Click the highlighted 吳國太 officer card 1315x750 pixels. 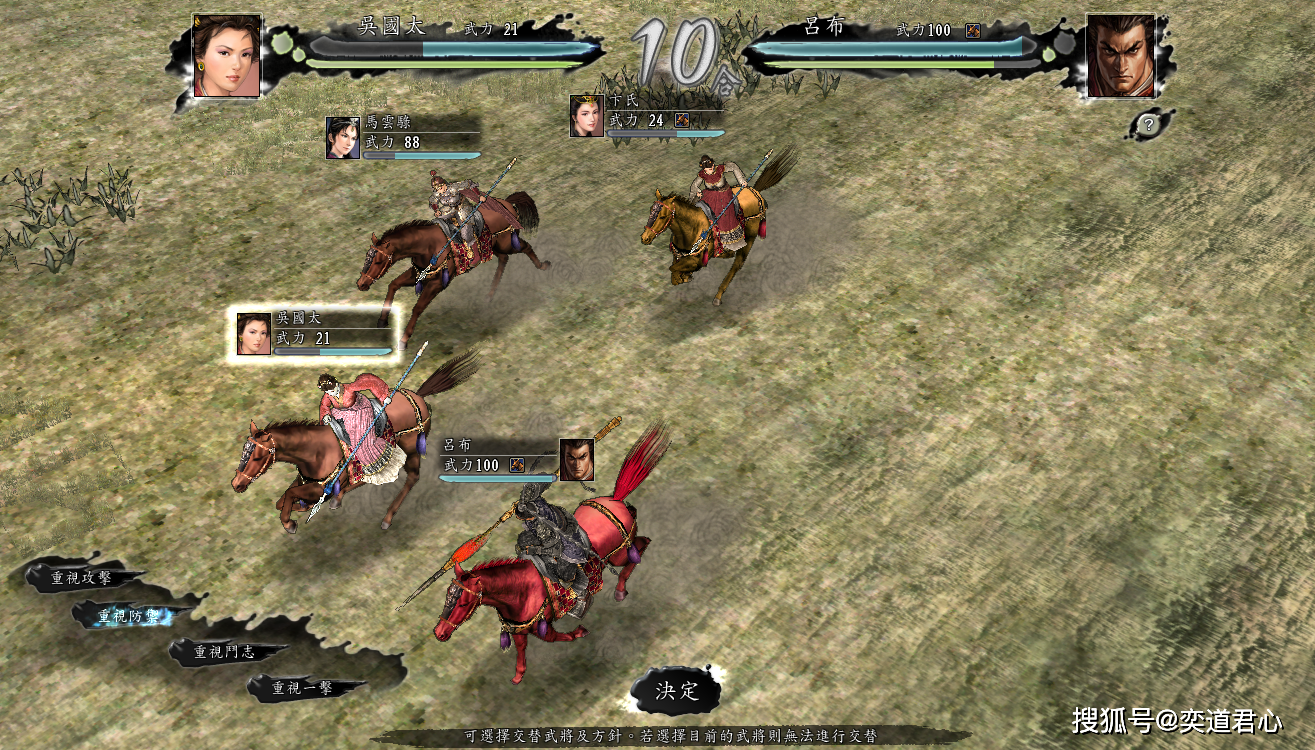click(x=314, y=333)
